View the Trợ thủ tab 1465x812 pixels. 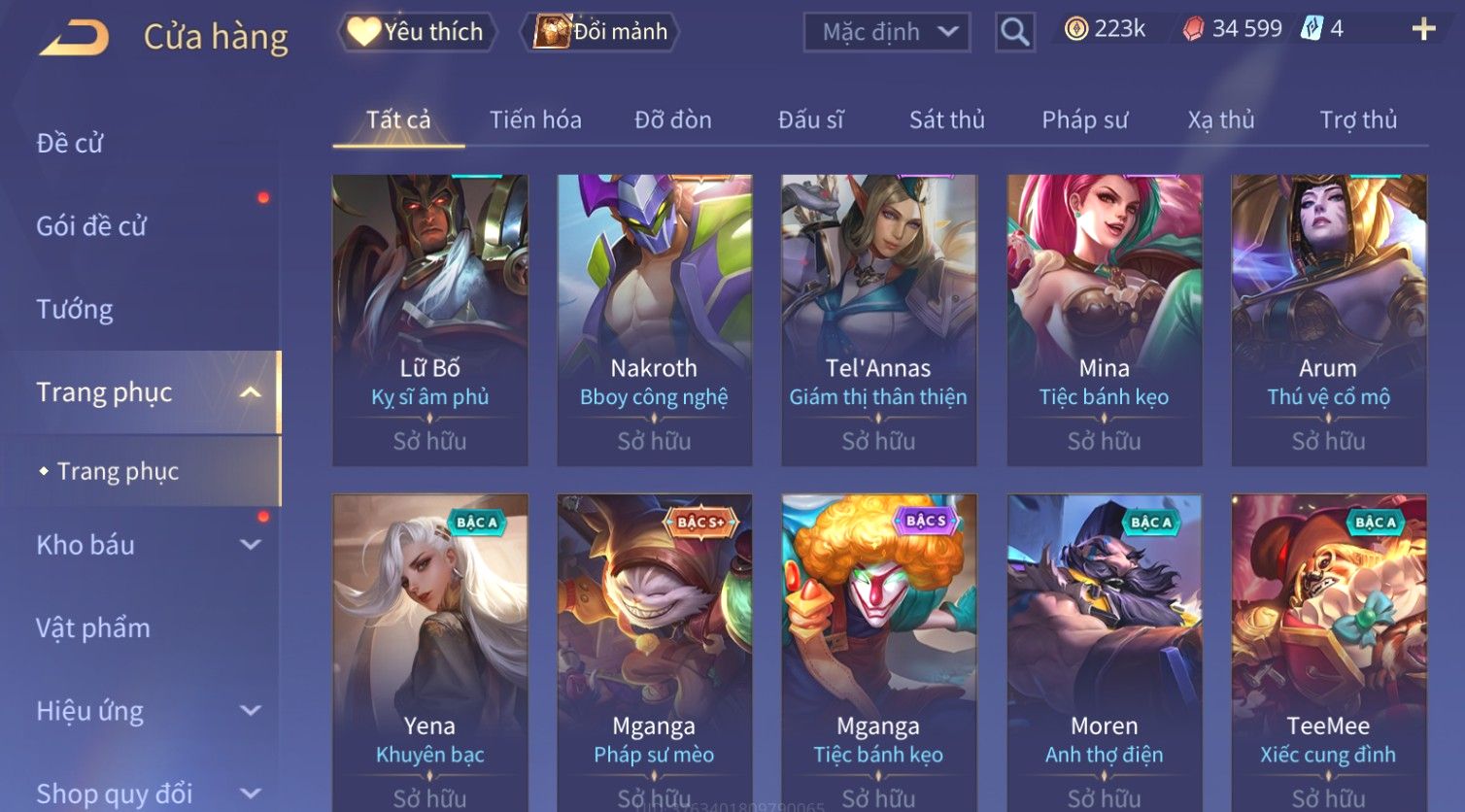point(1357,120)
